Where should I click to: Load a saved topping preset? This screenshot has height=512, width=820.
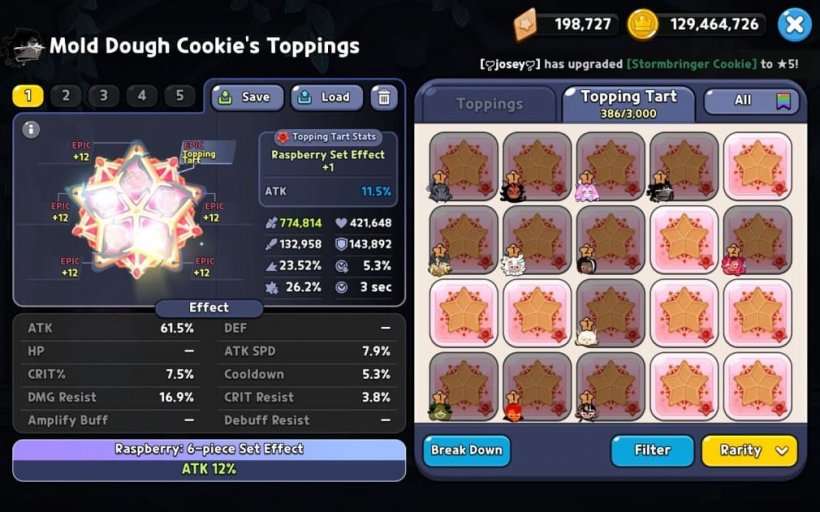click(x=327, y=97)
